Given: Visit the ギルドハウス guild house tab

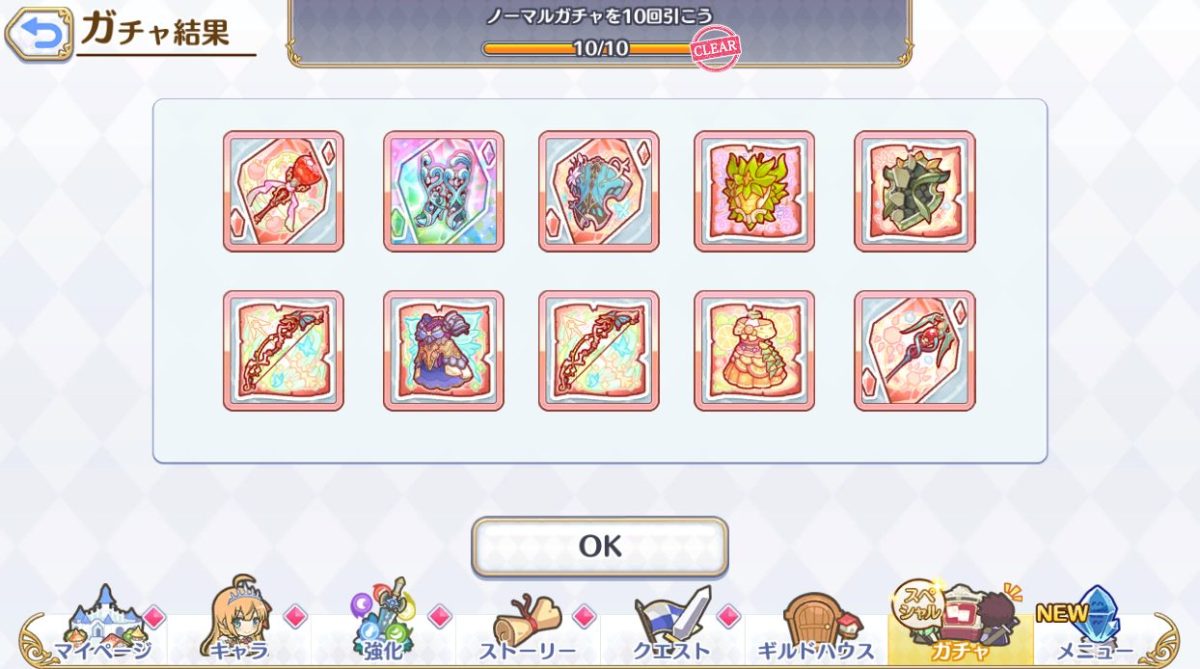Looking at the screenshot, I should pyautogui.click(x=815, y=626).
